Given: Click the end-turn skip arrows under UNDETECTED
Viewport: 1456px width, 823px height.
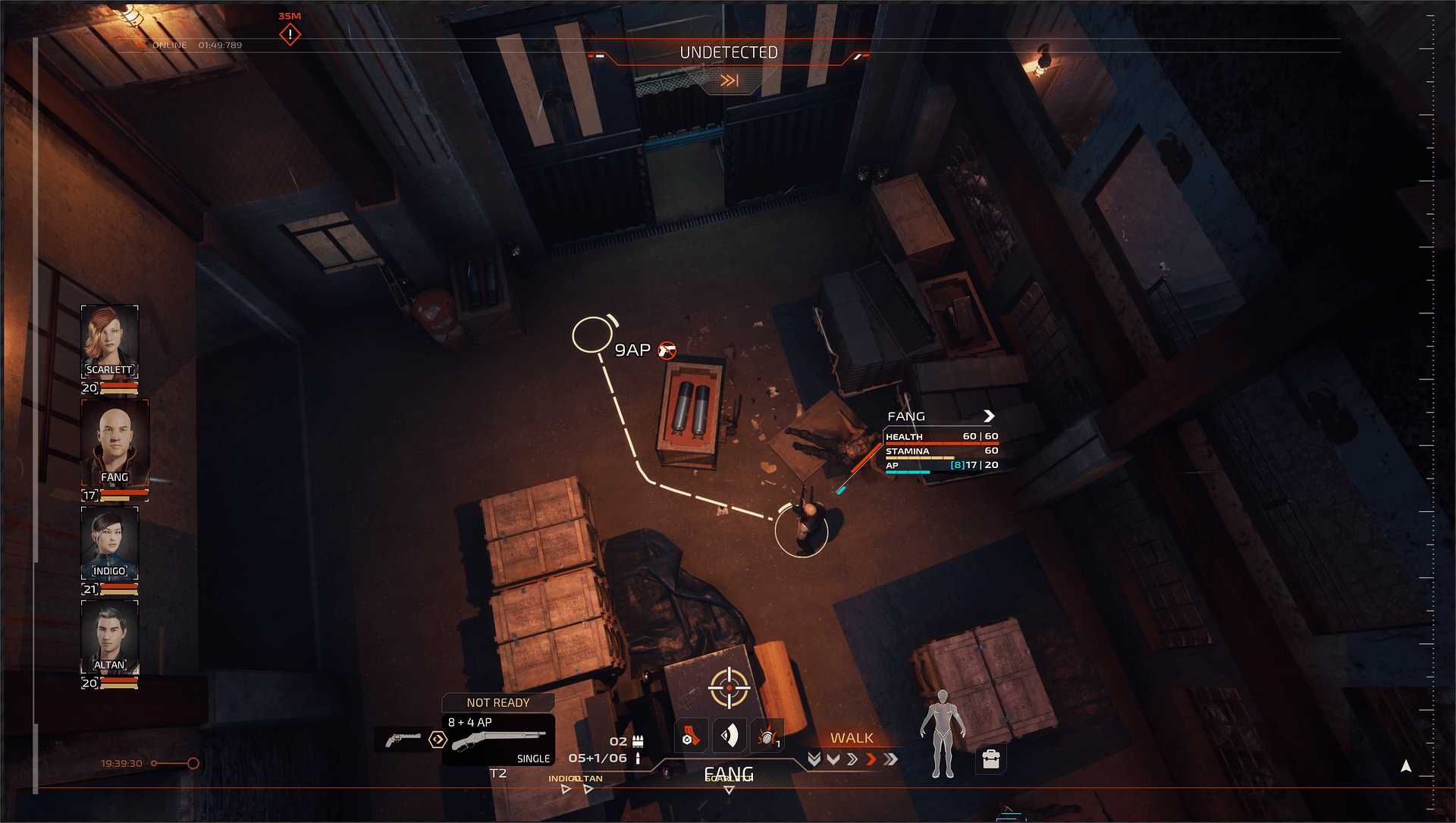Looking at the screenshot, I should click(729, 80).
